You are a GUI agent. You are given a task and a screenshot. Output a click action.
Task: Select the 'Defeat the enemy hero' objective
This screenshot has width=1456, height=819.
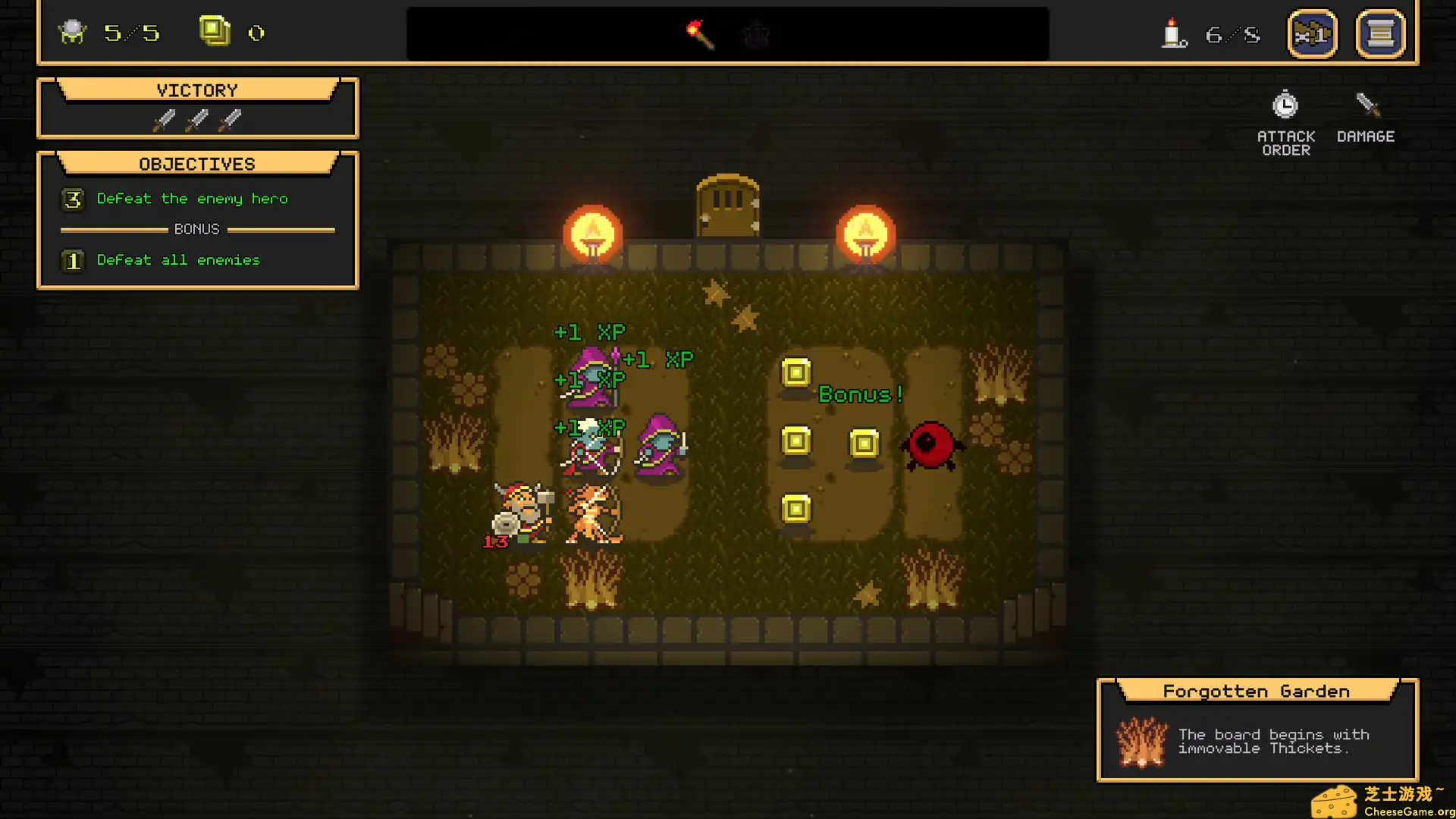191,199
